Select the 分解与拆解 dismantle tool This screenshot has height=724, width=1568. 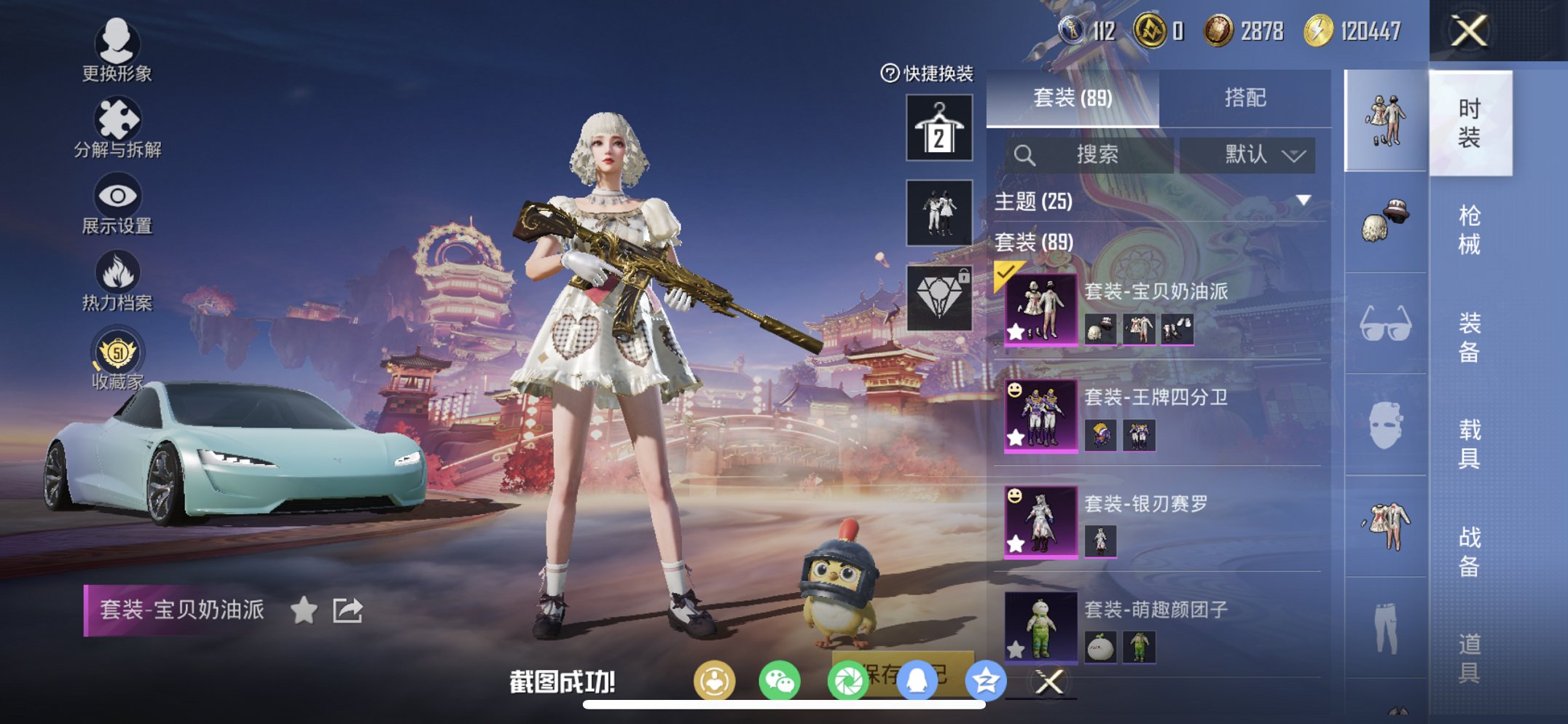coord(120,124)
